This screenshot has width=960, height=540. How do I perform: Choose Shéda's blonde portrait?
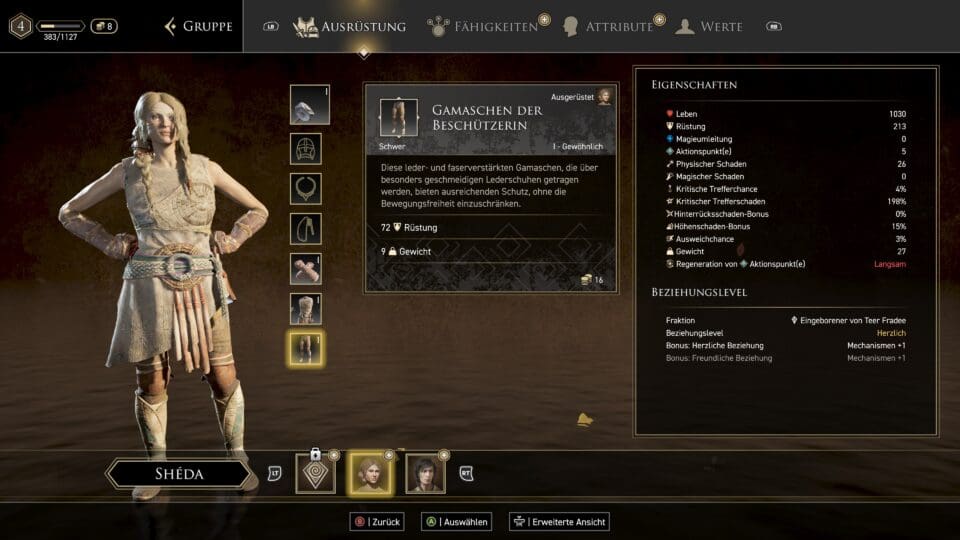coord(369,473)
